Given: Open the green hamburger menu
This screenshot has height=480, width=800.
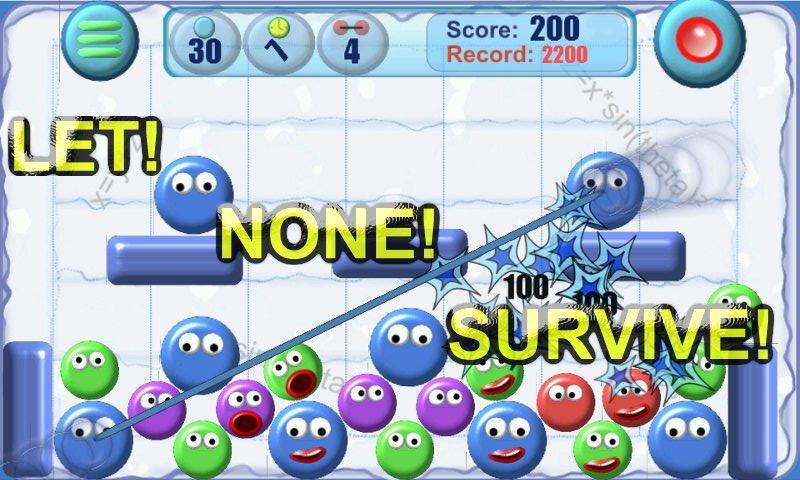Looking at the screenshot, I should pyautogui.click(x=99, y=38).
